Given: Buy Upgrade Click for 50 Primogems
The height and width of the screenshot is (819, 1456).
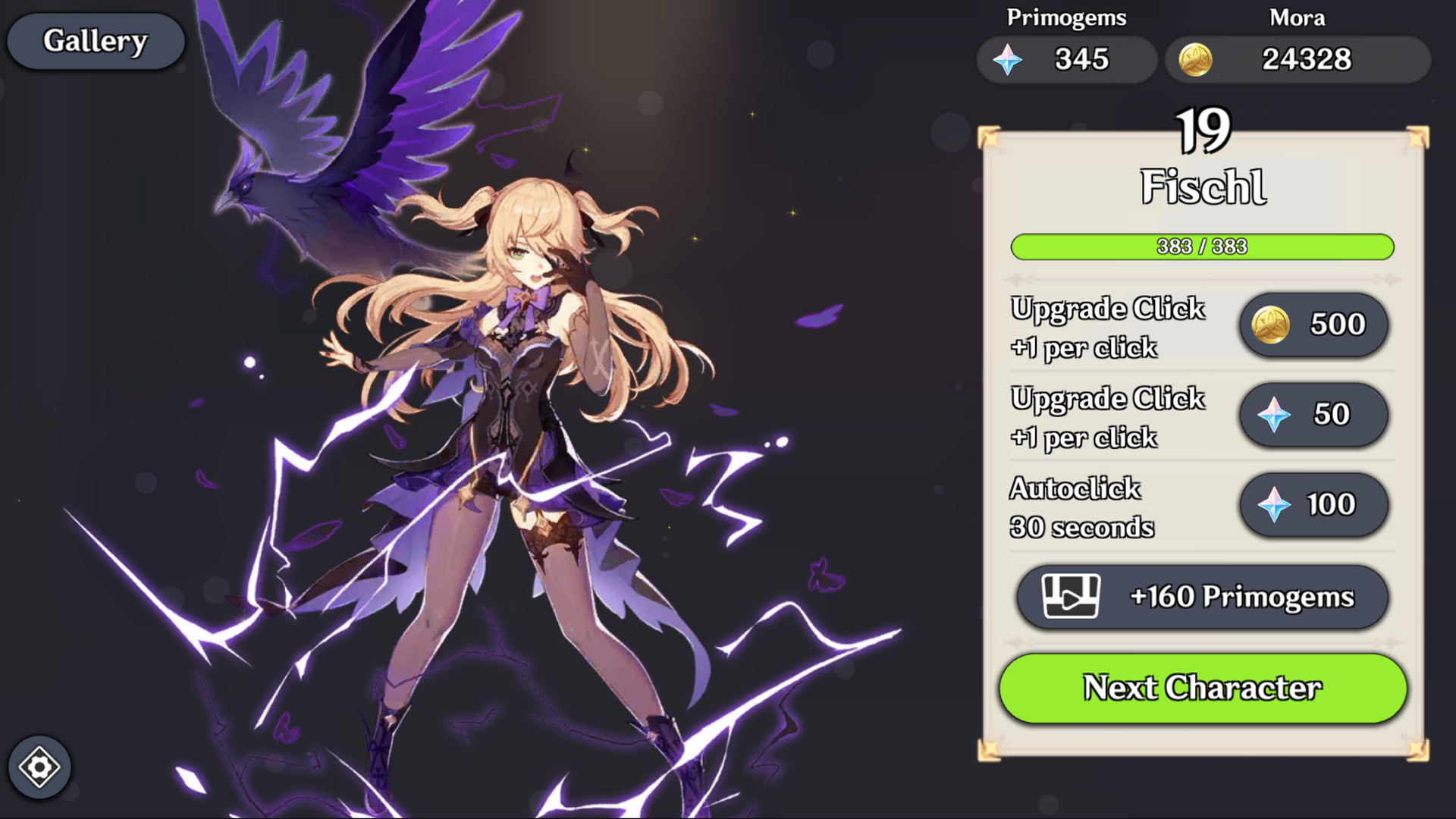Looking at the screenshot, I should tap(1313, 414).
